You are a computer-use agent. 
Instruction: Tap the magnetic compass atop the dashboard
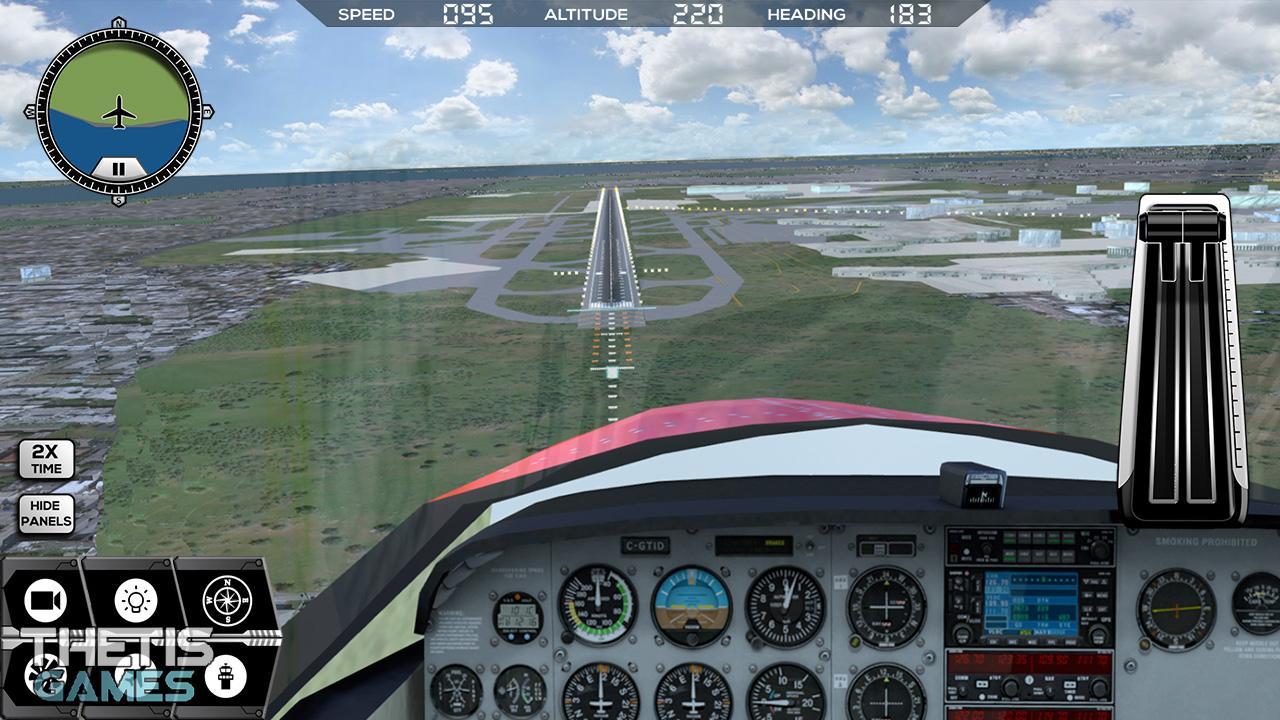[975, 483]
